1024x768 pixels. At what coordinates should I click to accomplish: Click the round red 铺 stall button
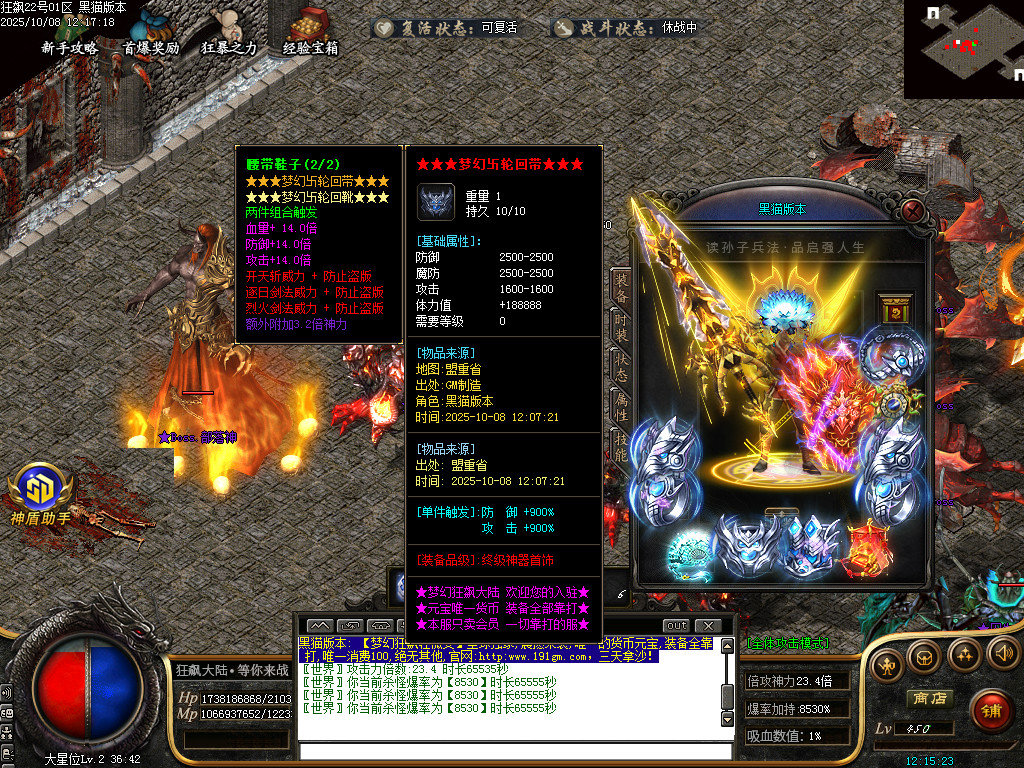click(x=990, y=711)
